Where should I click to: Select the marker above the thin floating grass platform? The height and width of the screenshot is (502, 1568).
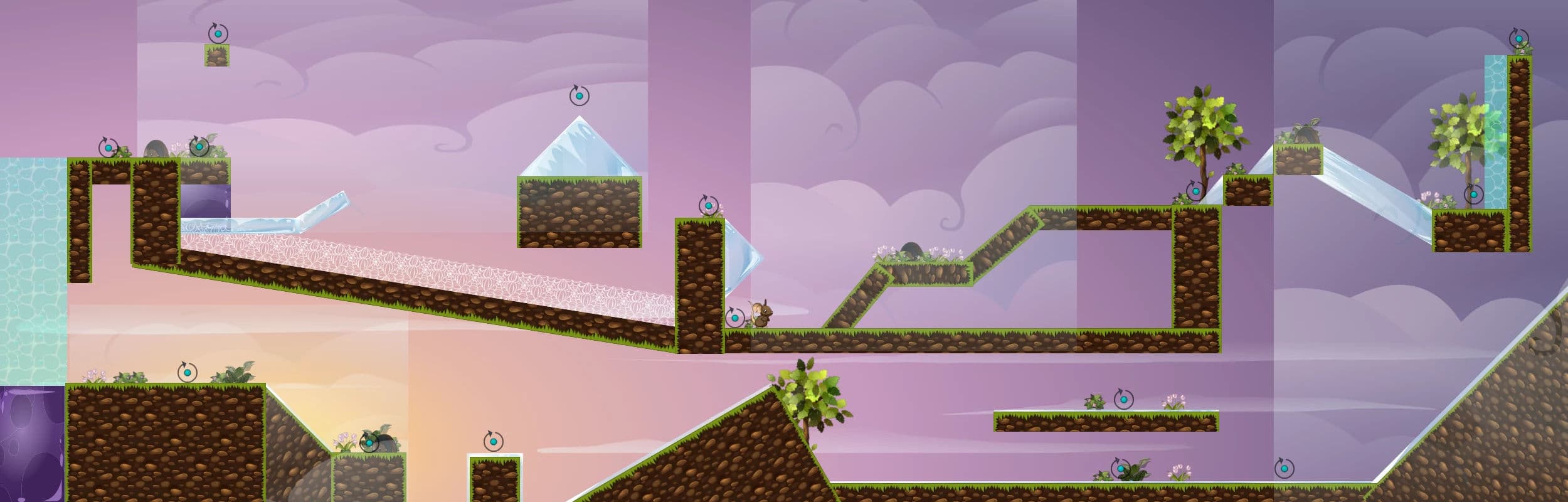tap(1123, 398)
